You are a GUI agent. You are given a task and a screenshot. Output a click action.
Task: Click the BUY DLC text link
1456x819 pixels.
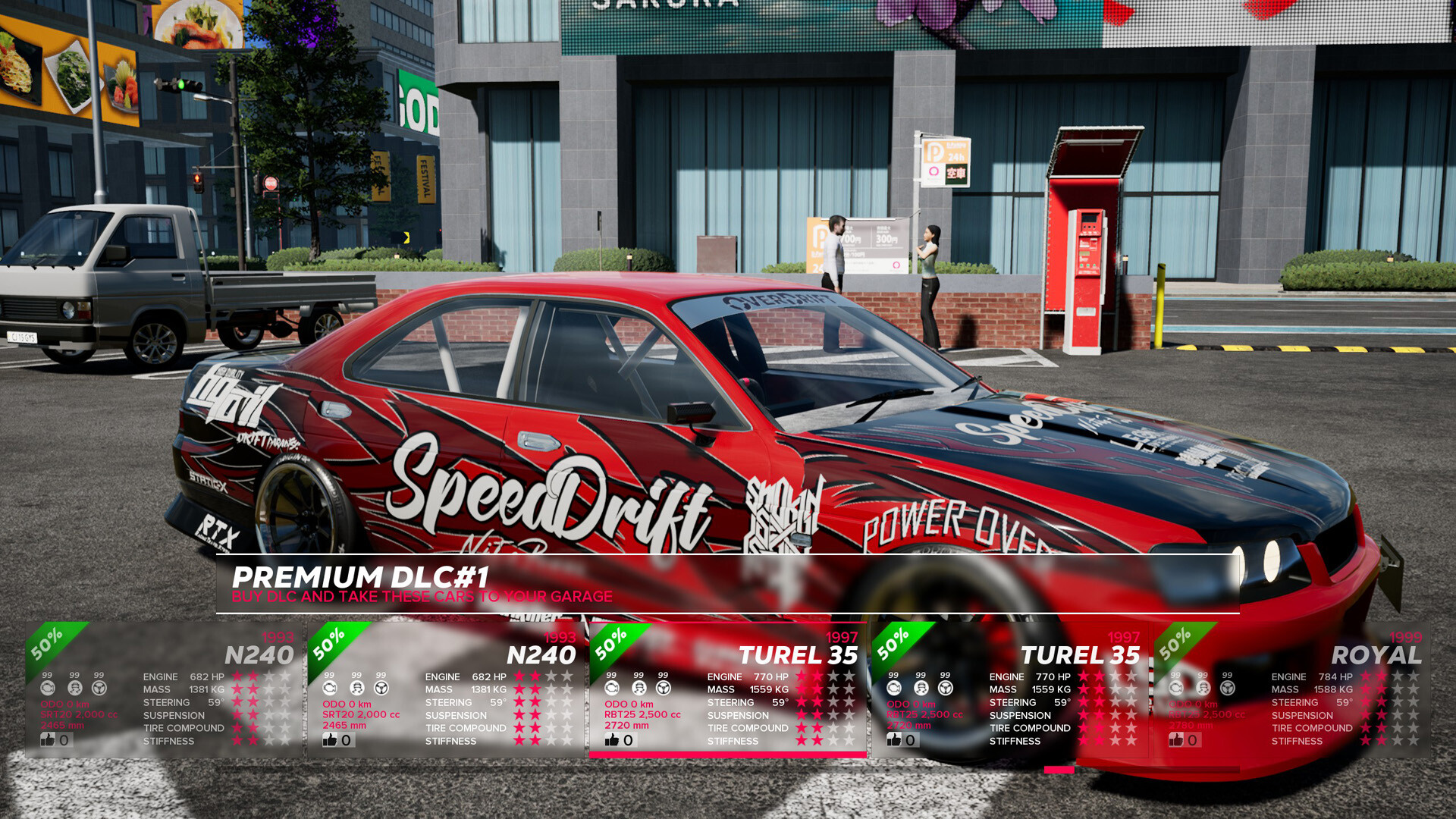tap(262, 597)
